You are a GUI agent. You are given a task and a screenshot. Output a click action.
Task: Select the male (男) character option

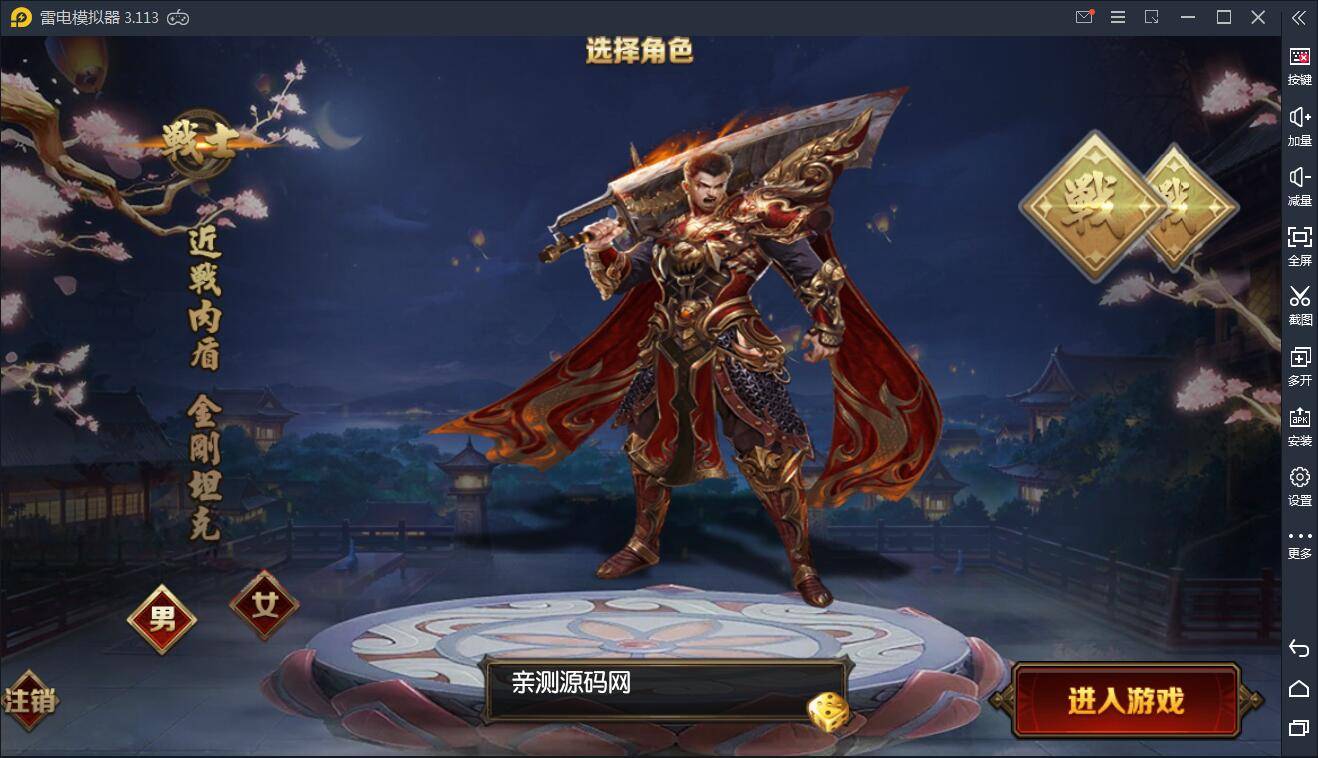161,619
